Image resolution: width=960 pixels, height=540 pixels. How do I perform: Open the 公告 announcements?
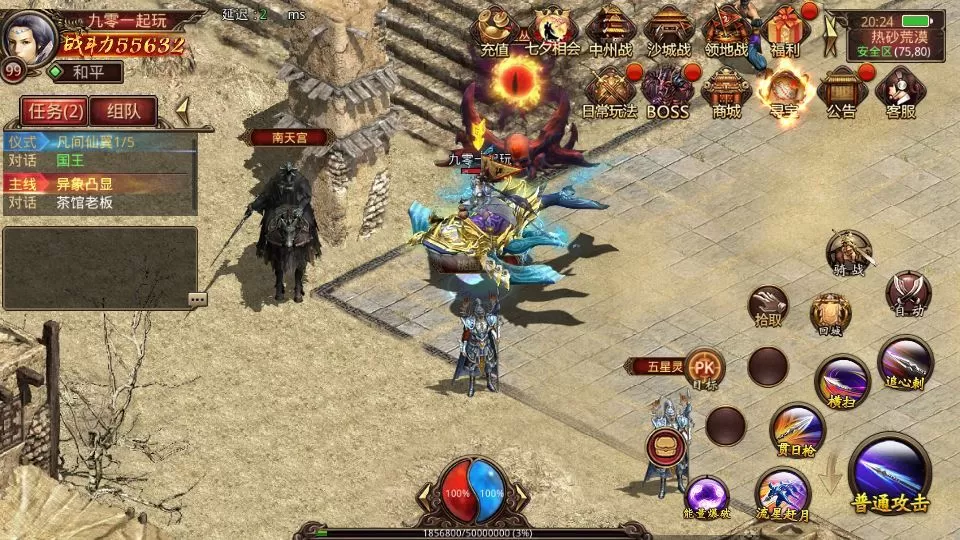pos(841,93)
